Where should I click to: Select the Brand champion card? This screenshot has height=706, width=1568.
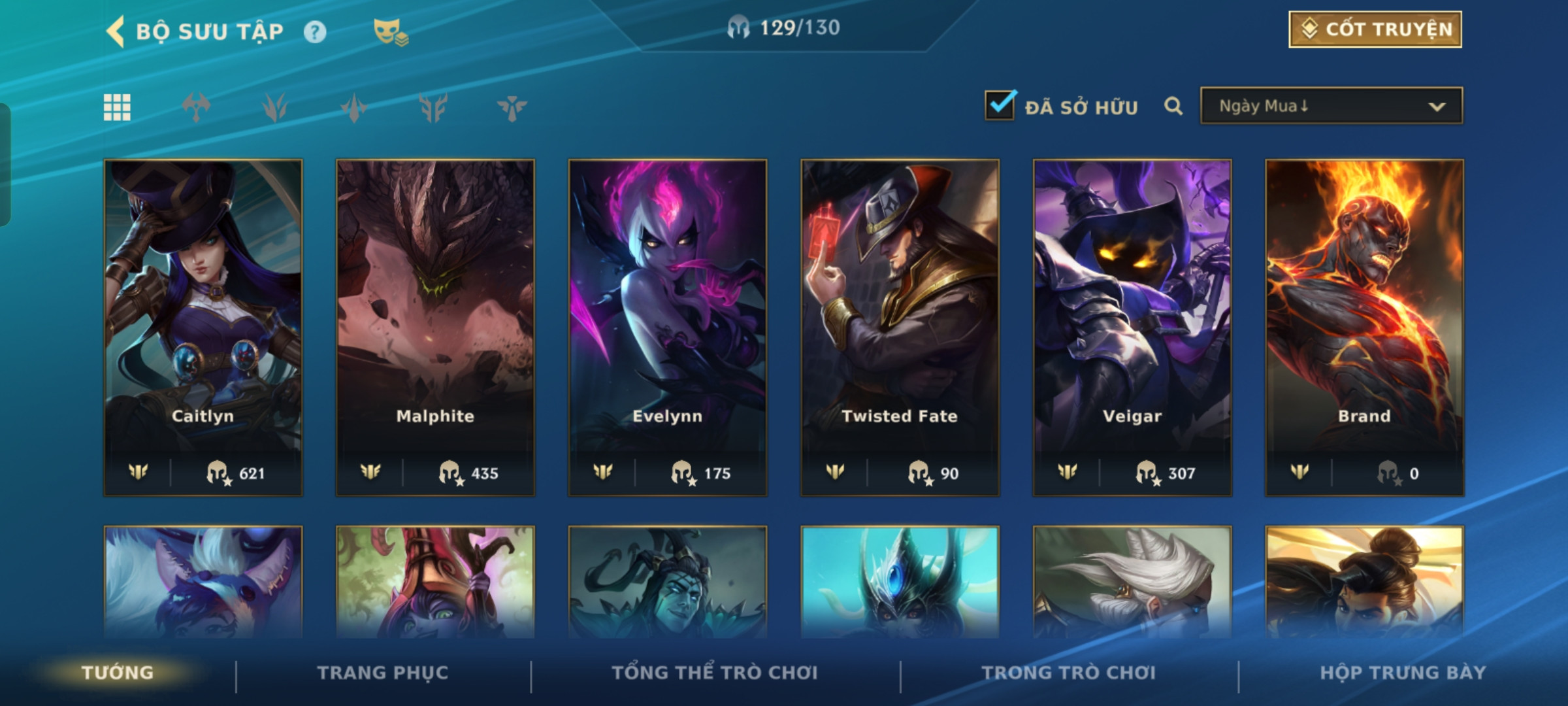(1364, 327)
